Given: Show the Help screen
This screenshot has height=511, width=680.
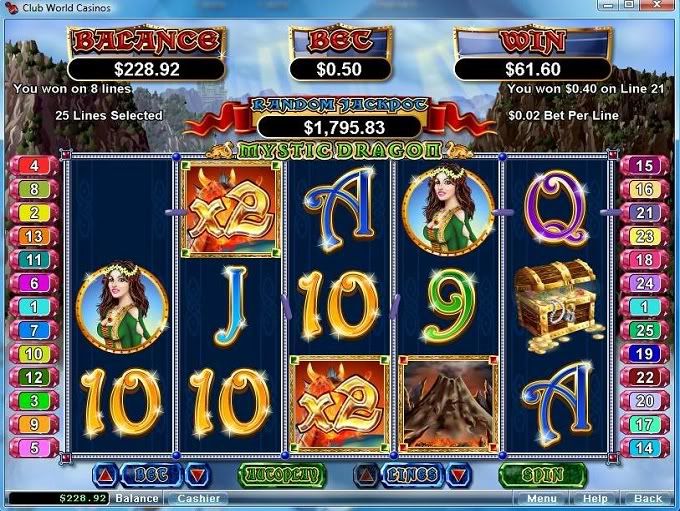Looking at the screenshot, I should pos(595,498).
